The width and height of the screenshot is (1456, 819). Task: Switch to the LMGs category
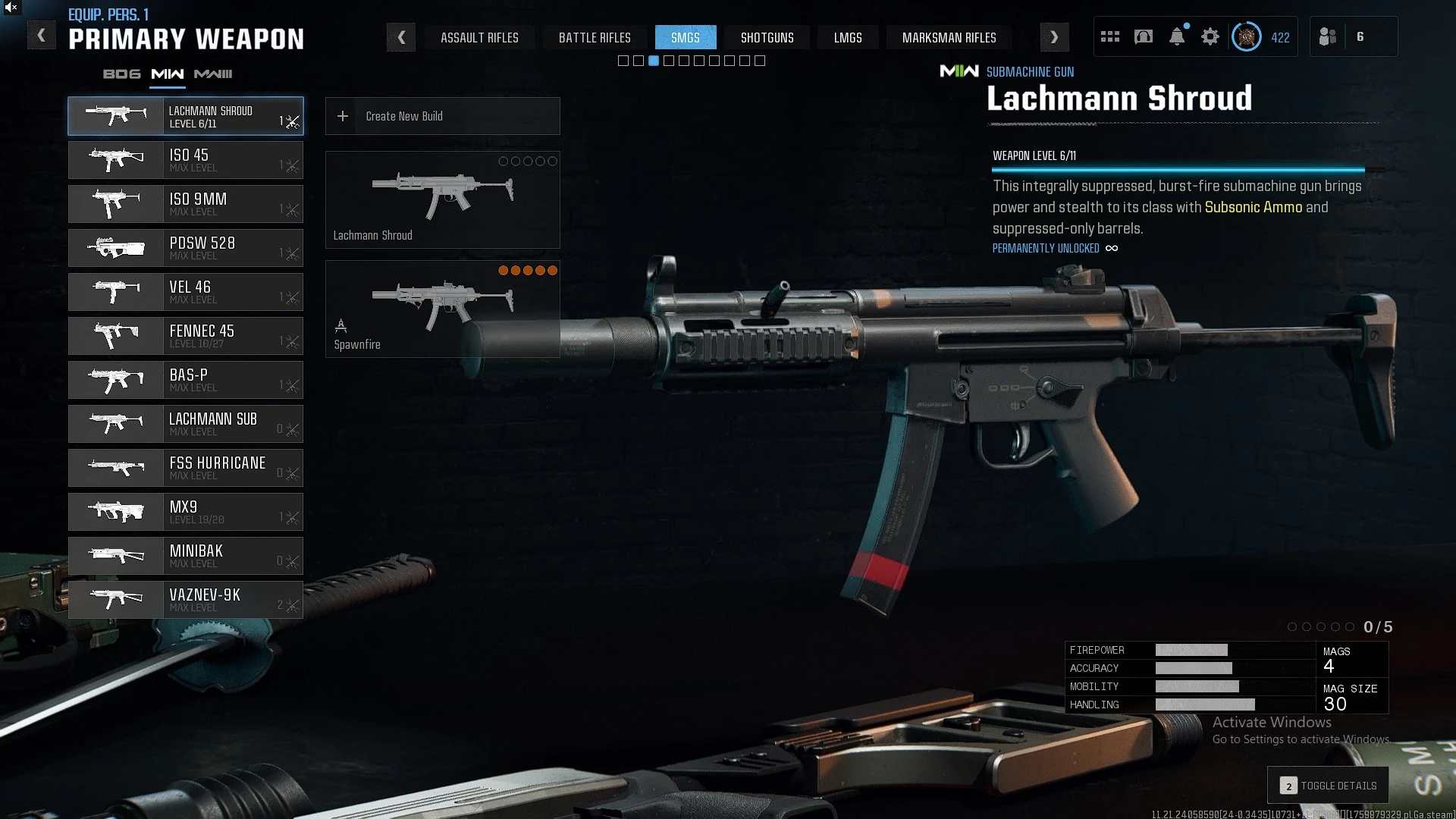pyautogui.click(x=848, y=37)
